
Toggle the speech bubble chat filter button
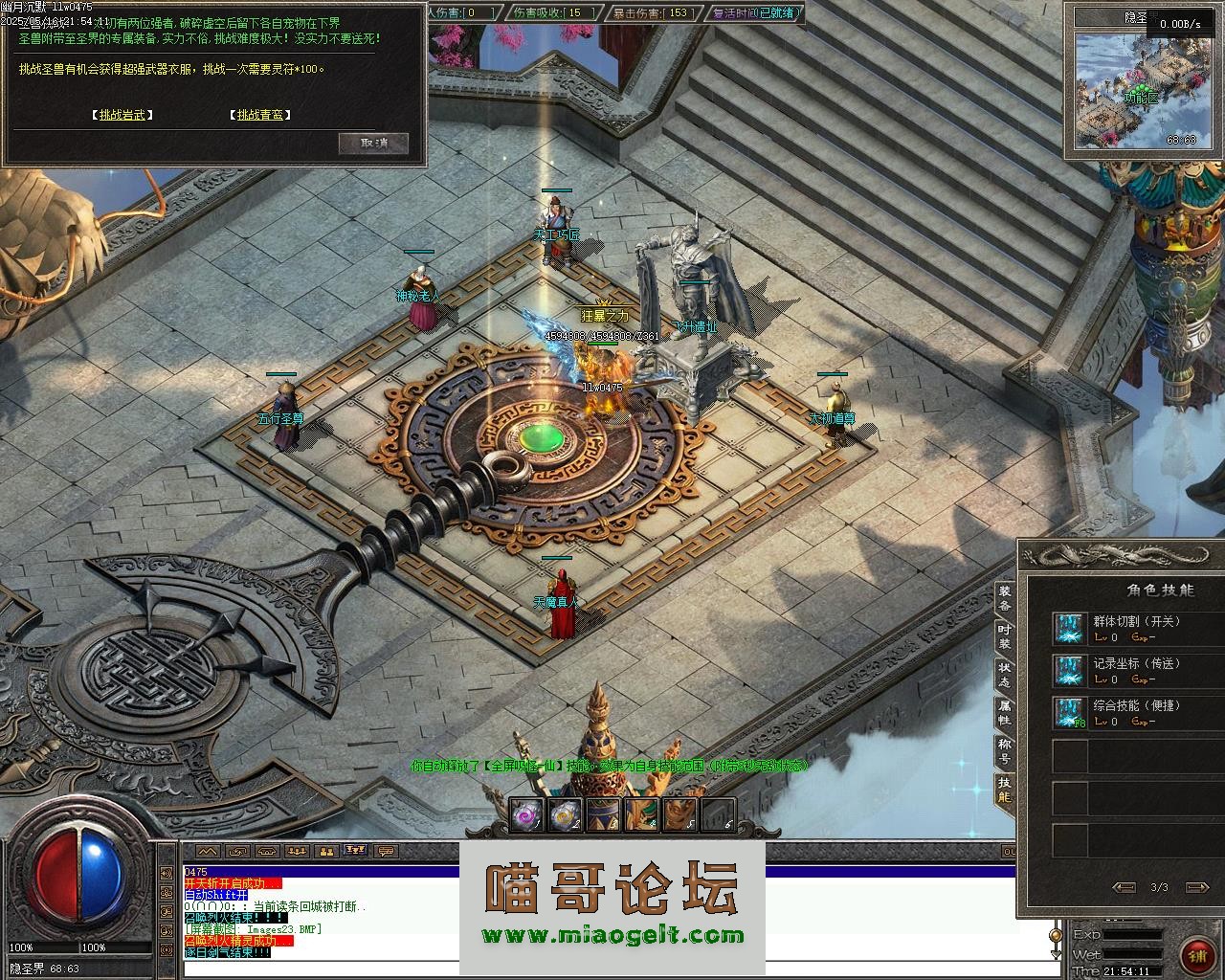[x=387, y=851]
